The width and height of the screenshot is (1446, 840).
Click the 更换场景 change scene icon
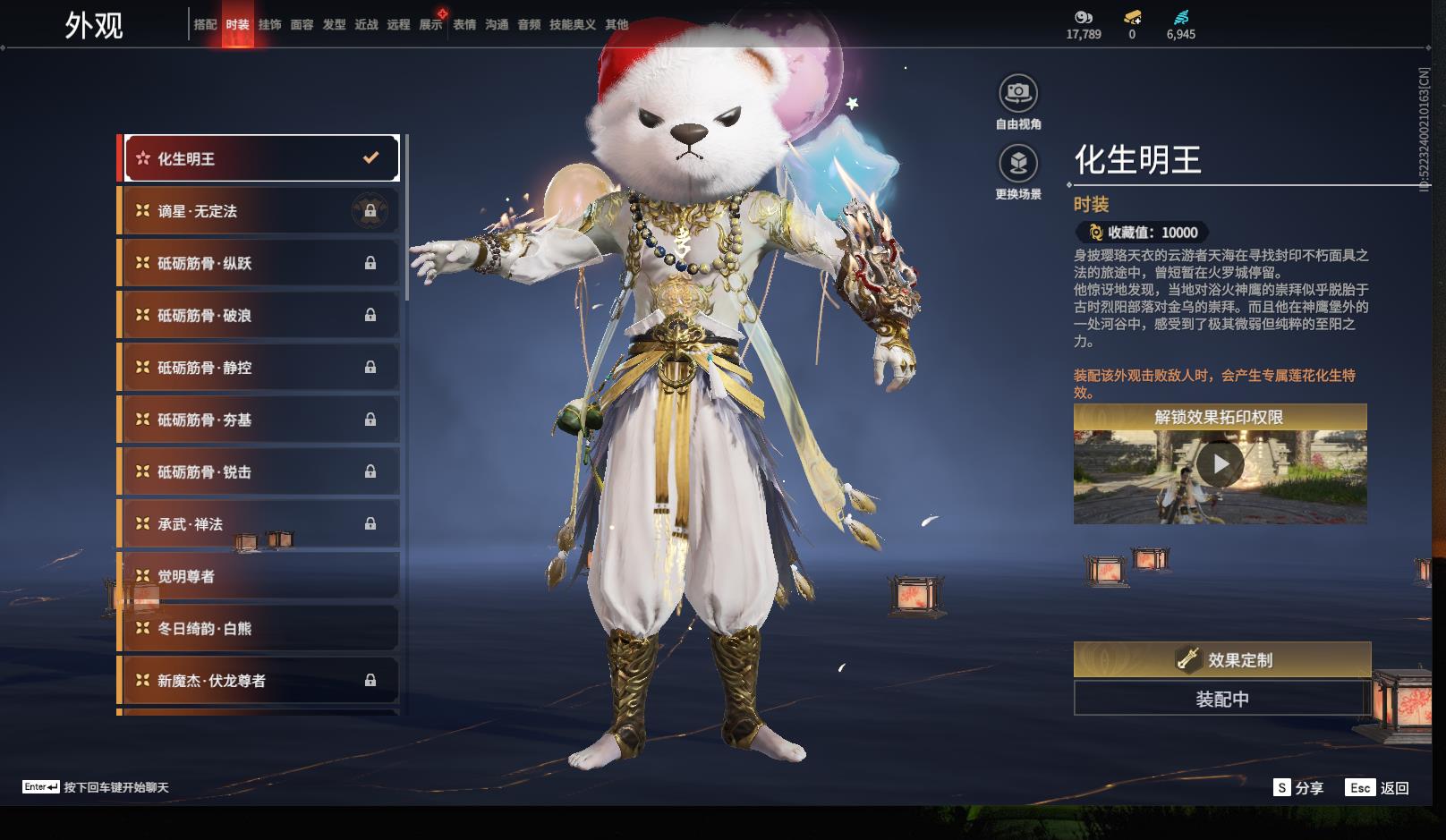(x=1017, y=164)
